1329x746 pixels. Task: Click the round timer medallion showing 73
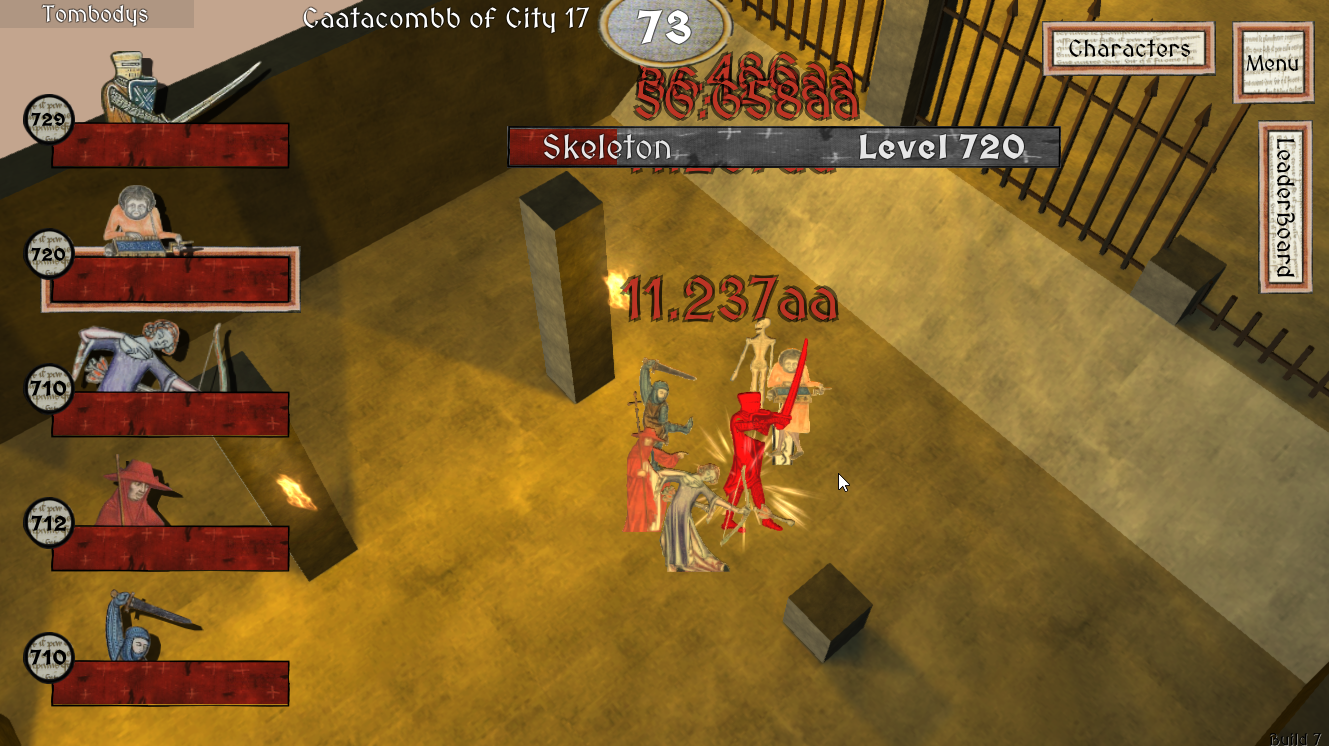coord(665,30)
